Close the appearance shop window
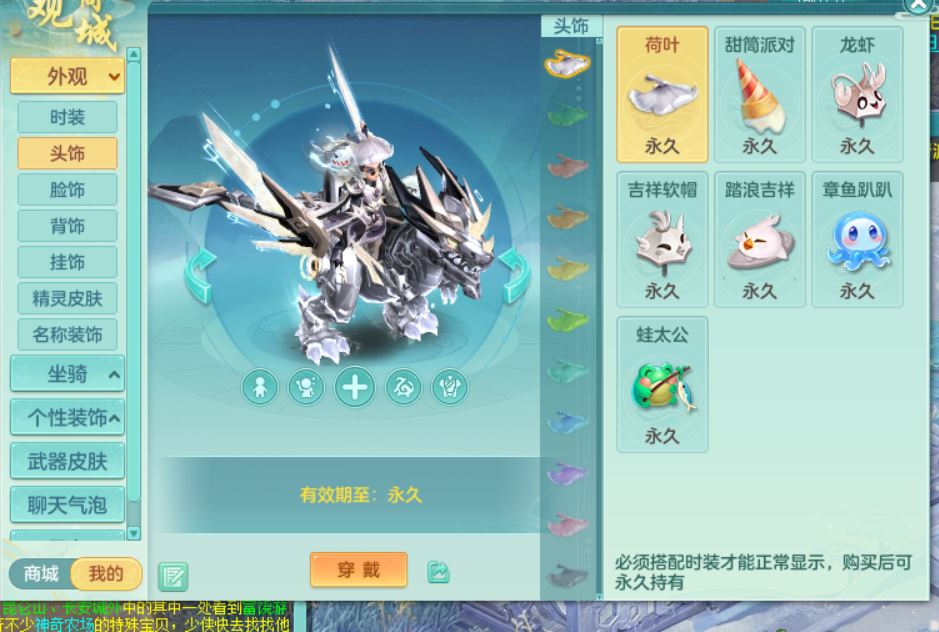This screenshot has width=939, height=632. [x=919, y=6]
